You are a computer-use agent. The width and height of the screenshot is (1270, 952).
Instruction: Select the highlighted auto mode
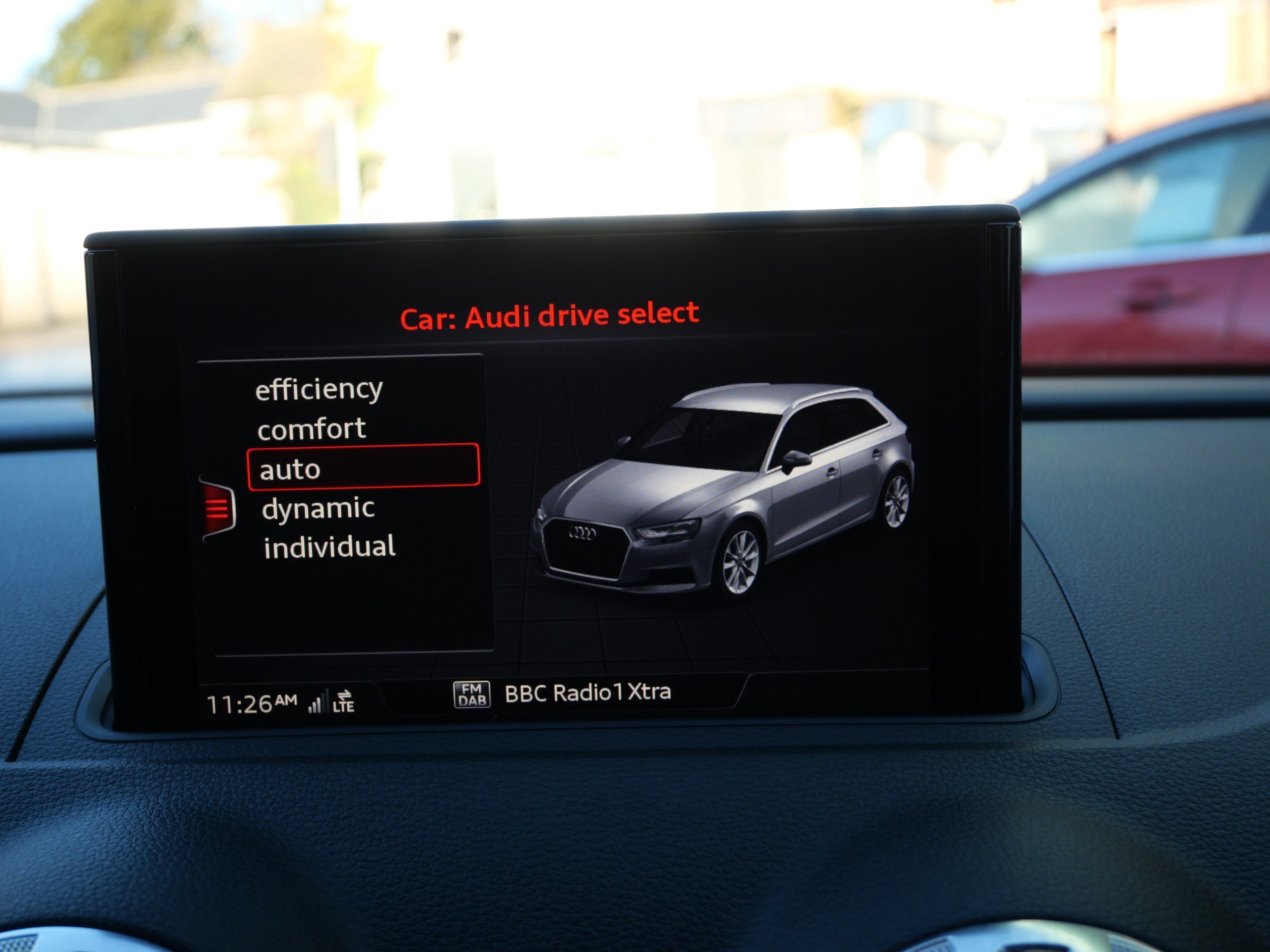coord(363,468)
